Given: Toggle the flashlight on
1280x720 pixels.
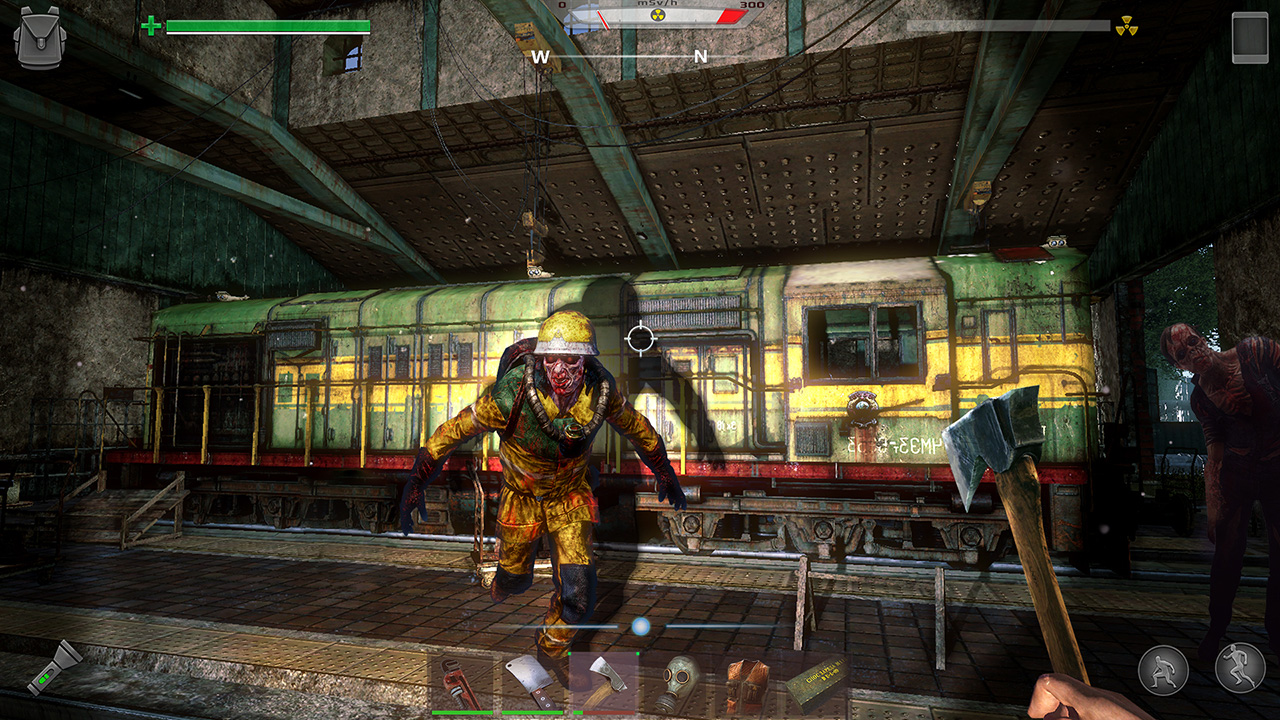Looking at the screenshot, I should [x=56, y=672].
